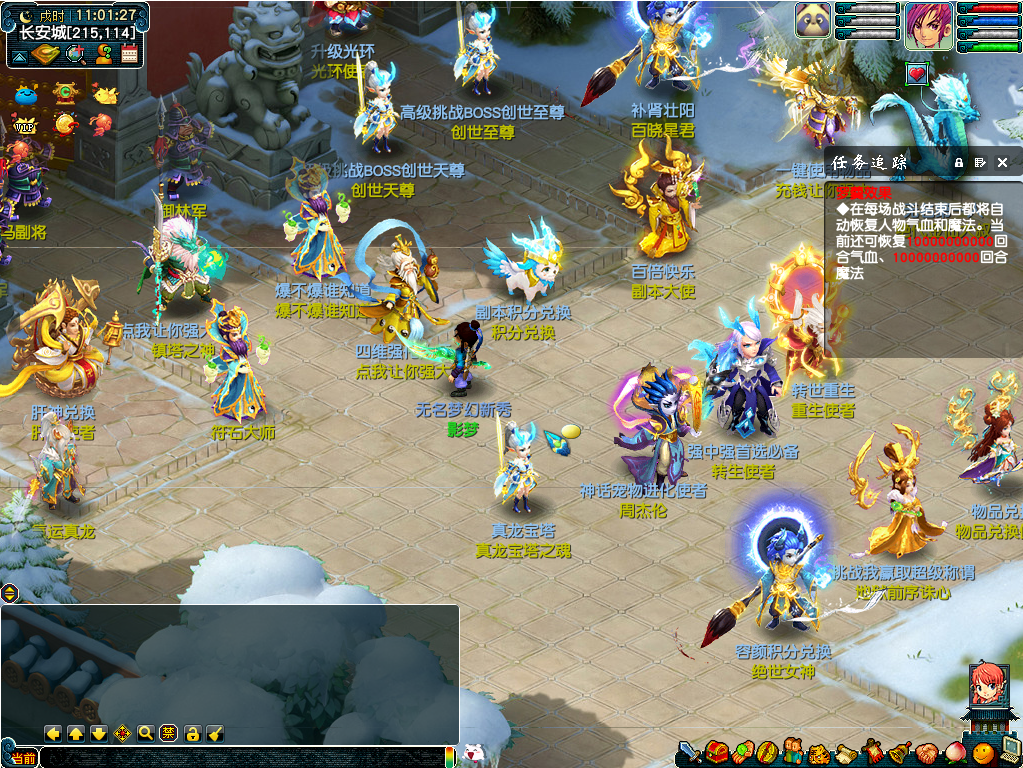
Task: Open the gold coin reward icon
Action: (x=66, y=124)
